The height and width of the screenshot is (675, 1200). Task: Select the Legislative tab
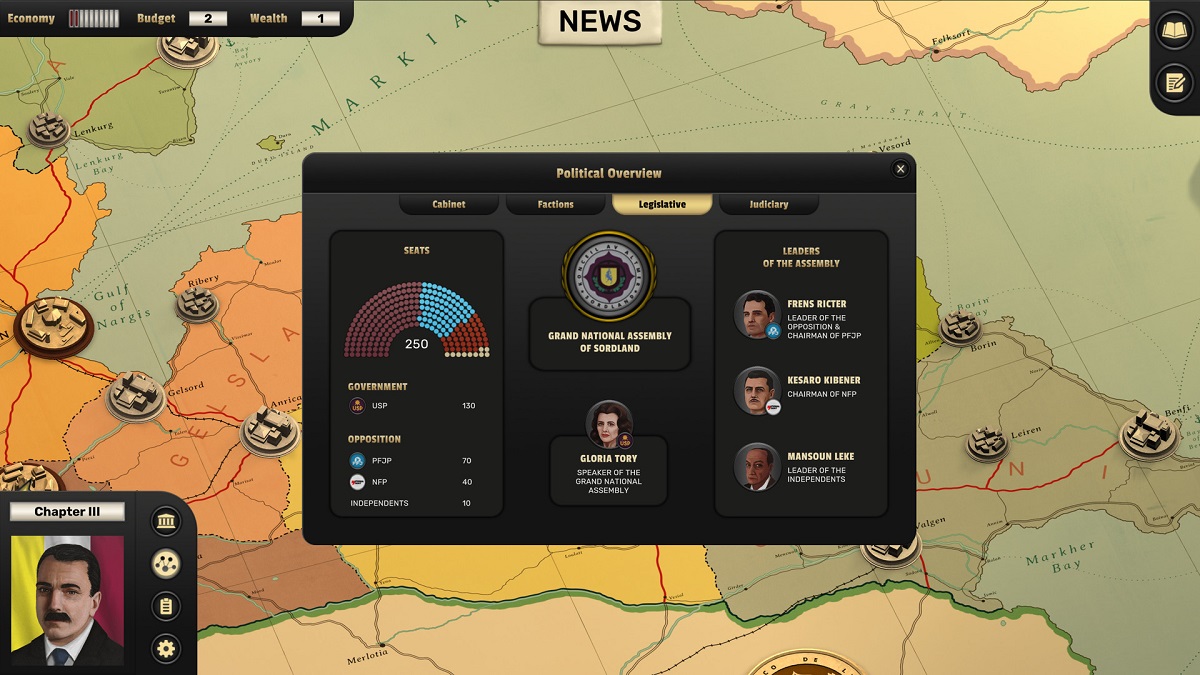pos(662,204)
